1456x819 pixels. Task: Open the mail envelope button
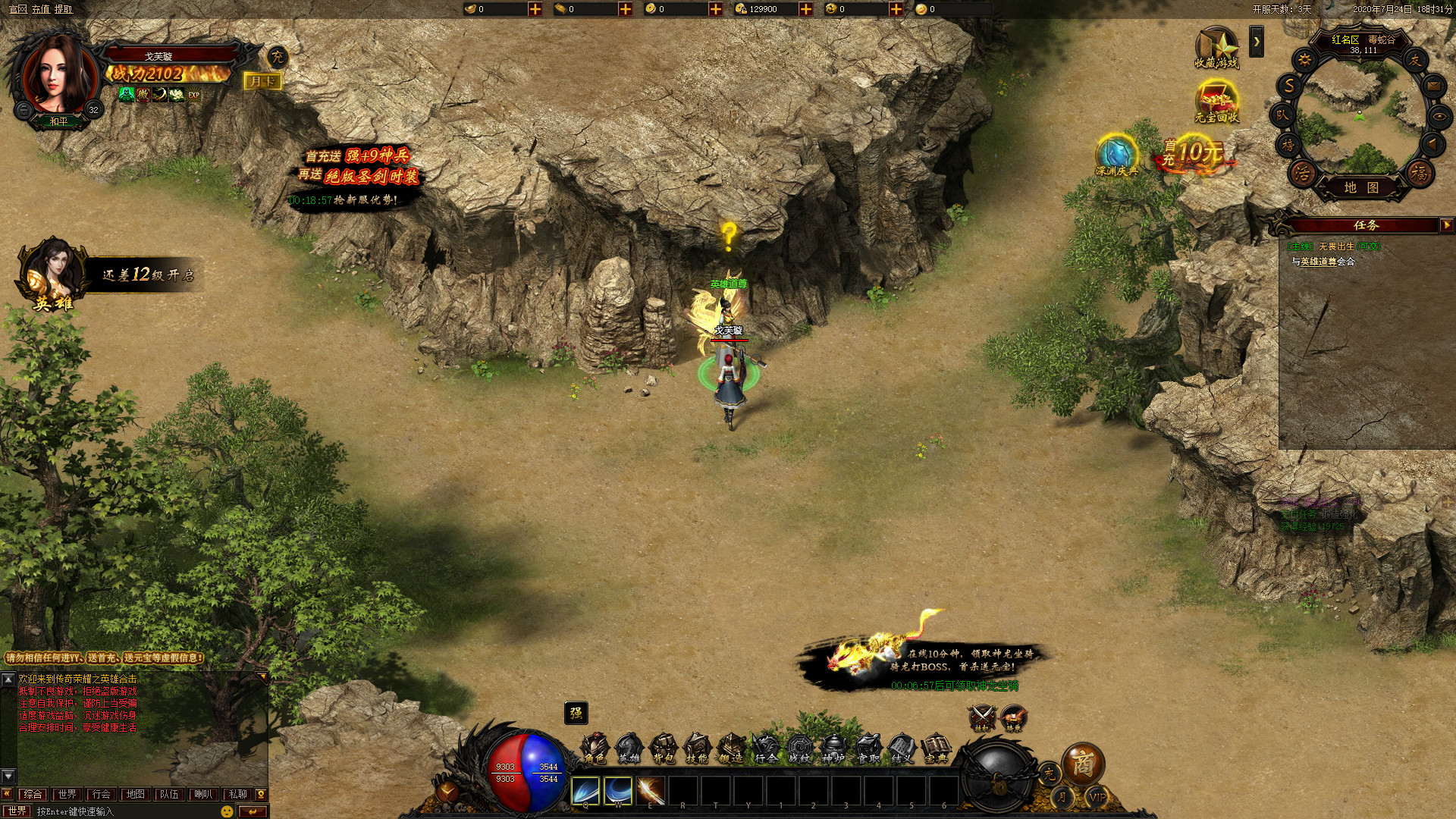pos(1433,86)
